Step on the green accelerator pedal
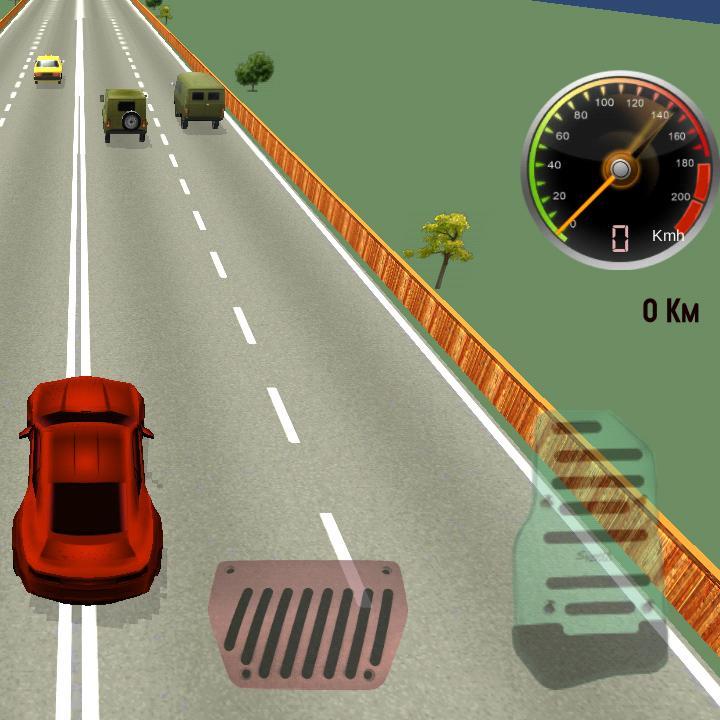 593,545
